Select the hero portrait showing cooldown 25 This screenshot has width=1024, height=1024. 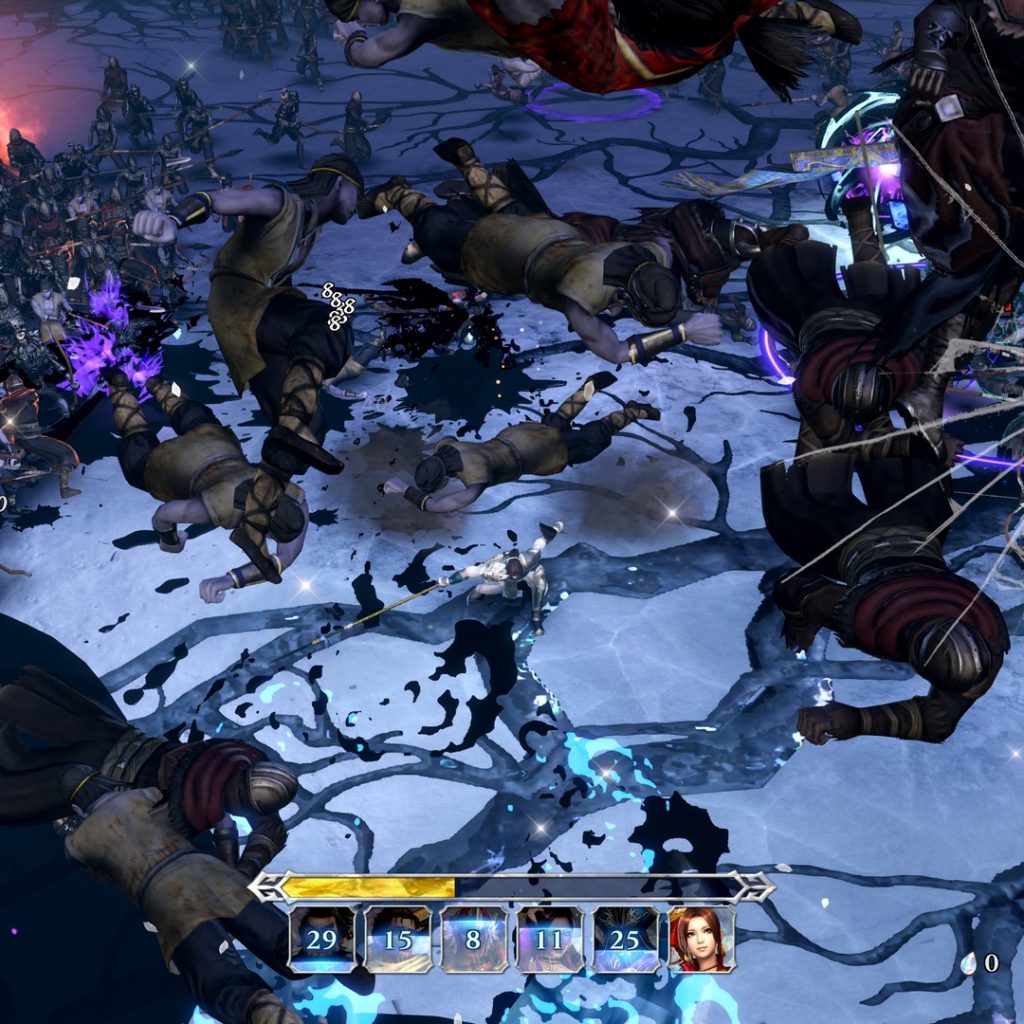point(625,939)
